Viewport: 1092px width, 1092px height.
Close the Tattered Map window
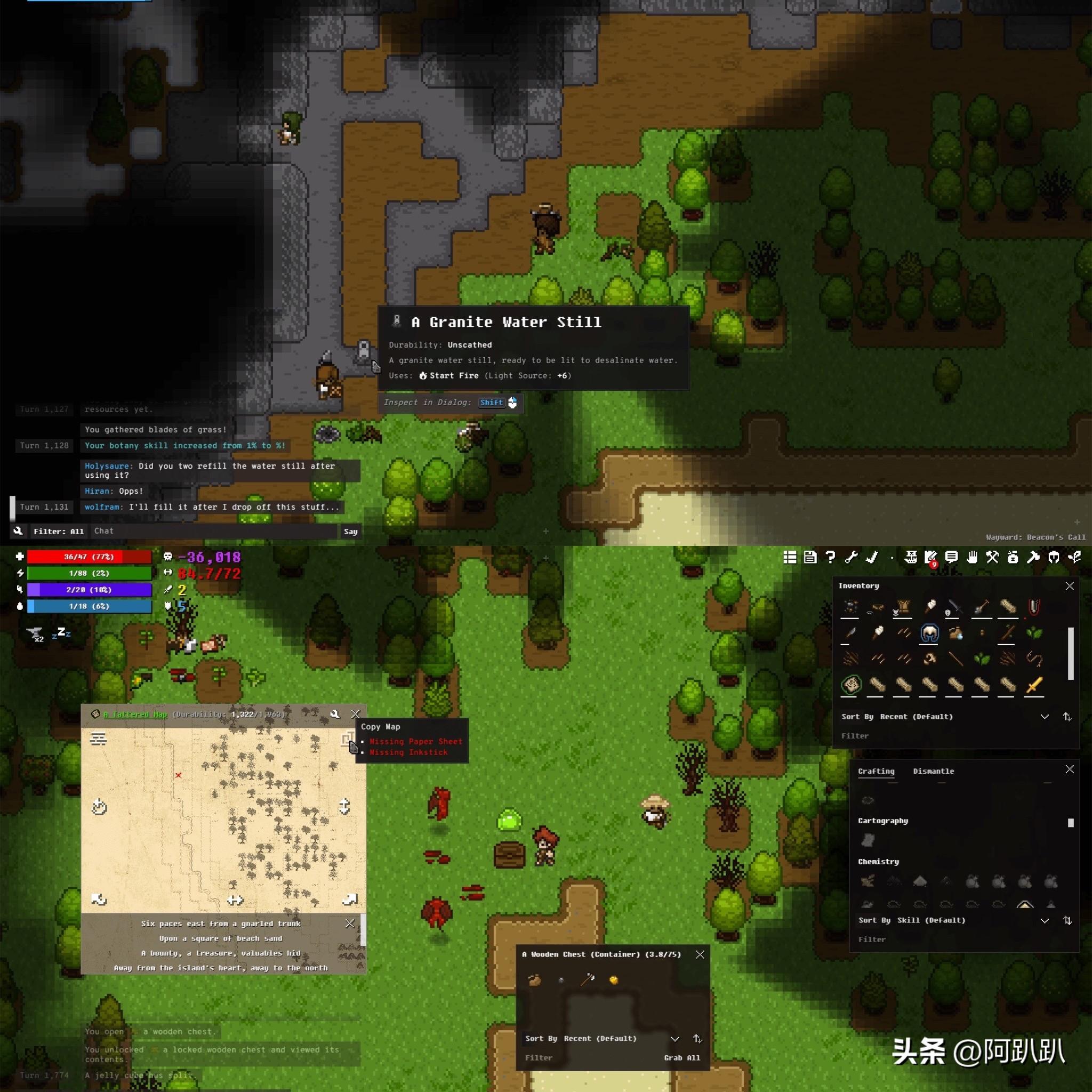pos(355,714)
